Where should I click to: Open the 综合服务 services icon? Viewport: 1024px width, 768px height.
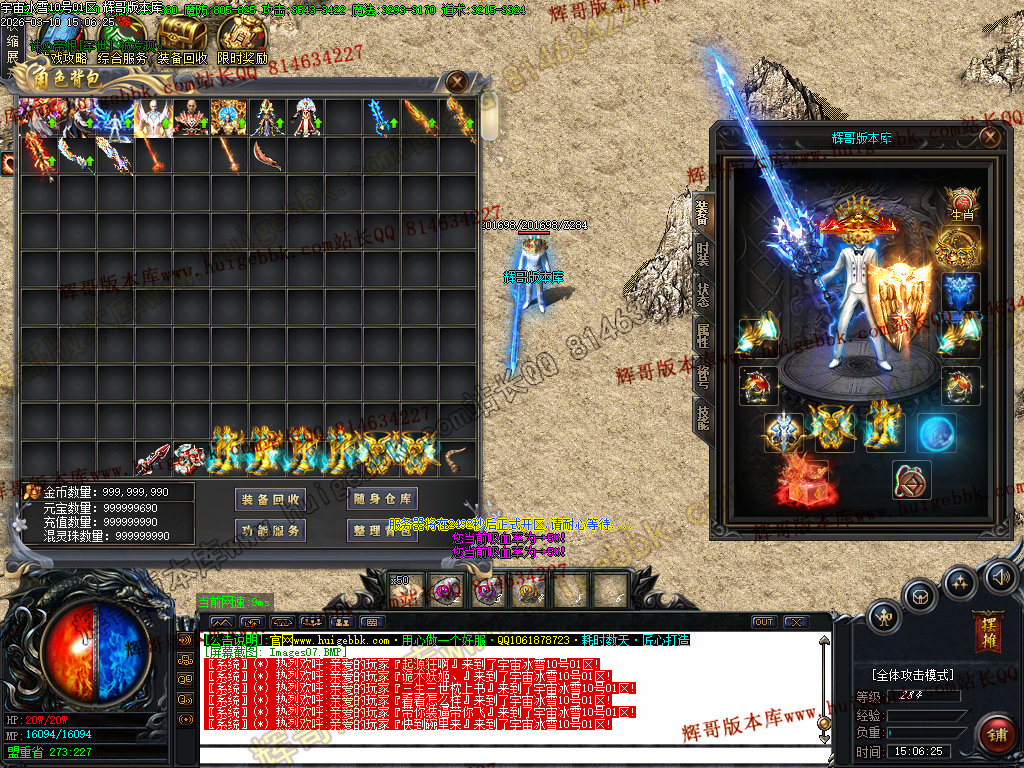pos(121,40)
